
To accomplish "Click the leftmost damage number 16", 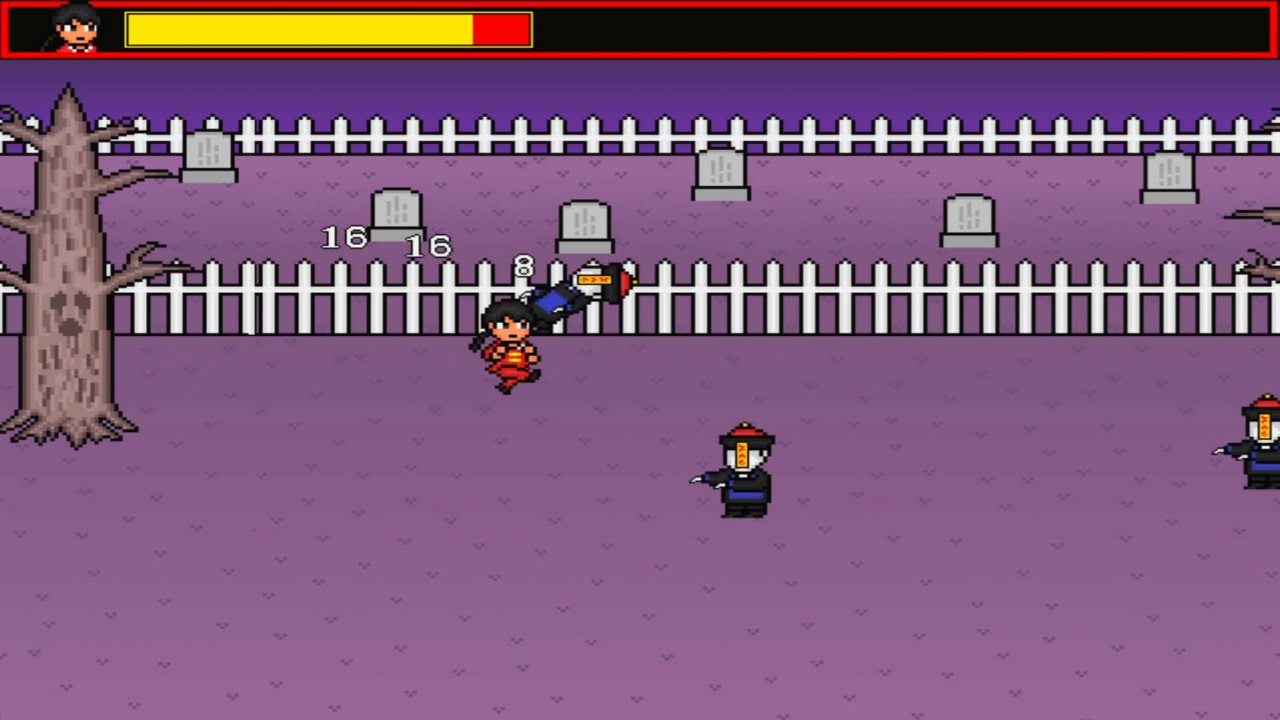I will 342,238.
